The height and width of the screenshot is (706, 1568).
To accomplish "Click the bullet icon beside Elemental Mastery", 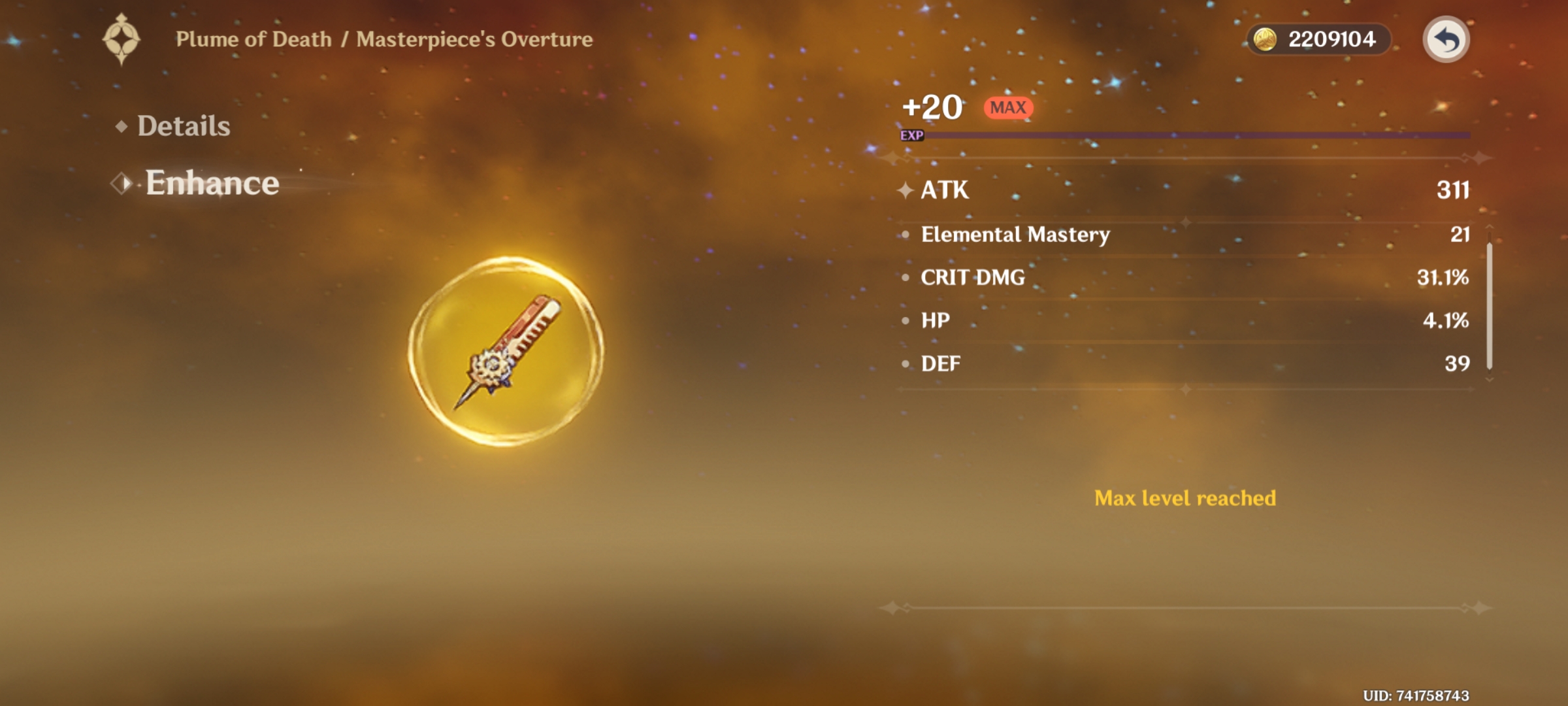I will 905,235.
